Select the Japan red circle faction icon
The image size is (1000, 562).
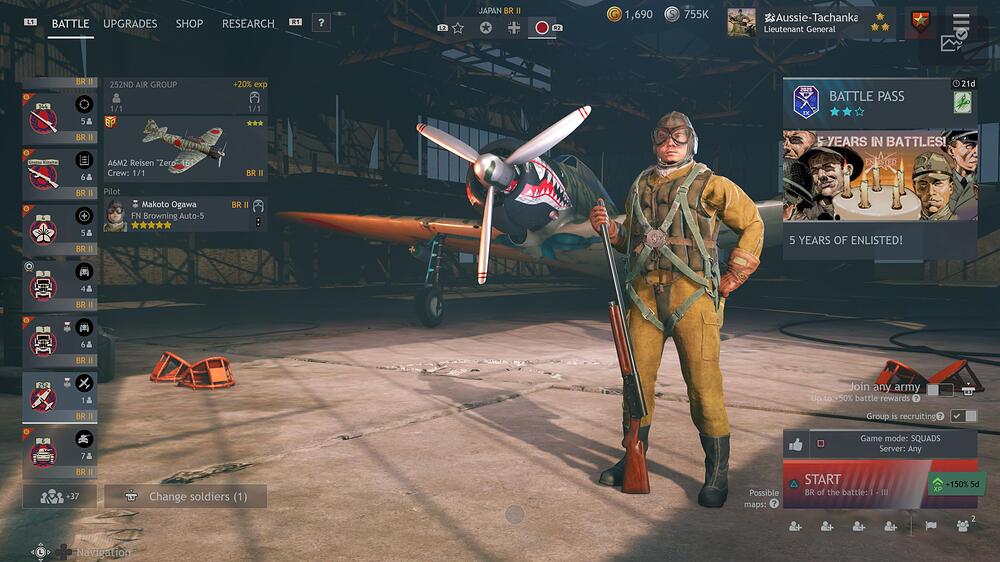[x=542, y=27]
